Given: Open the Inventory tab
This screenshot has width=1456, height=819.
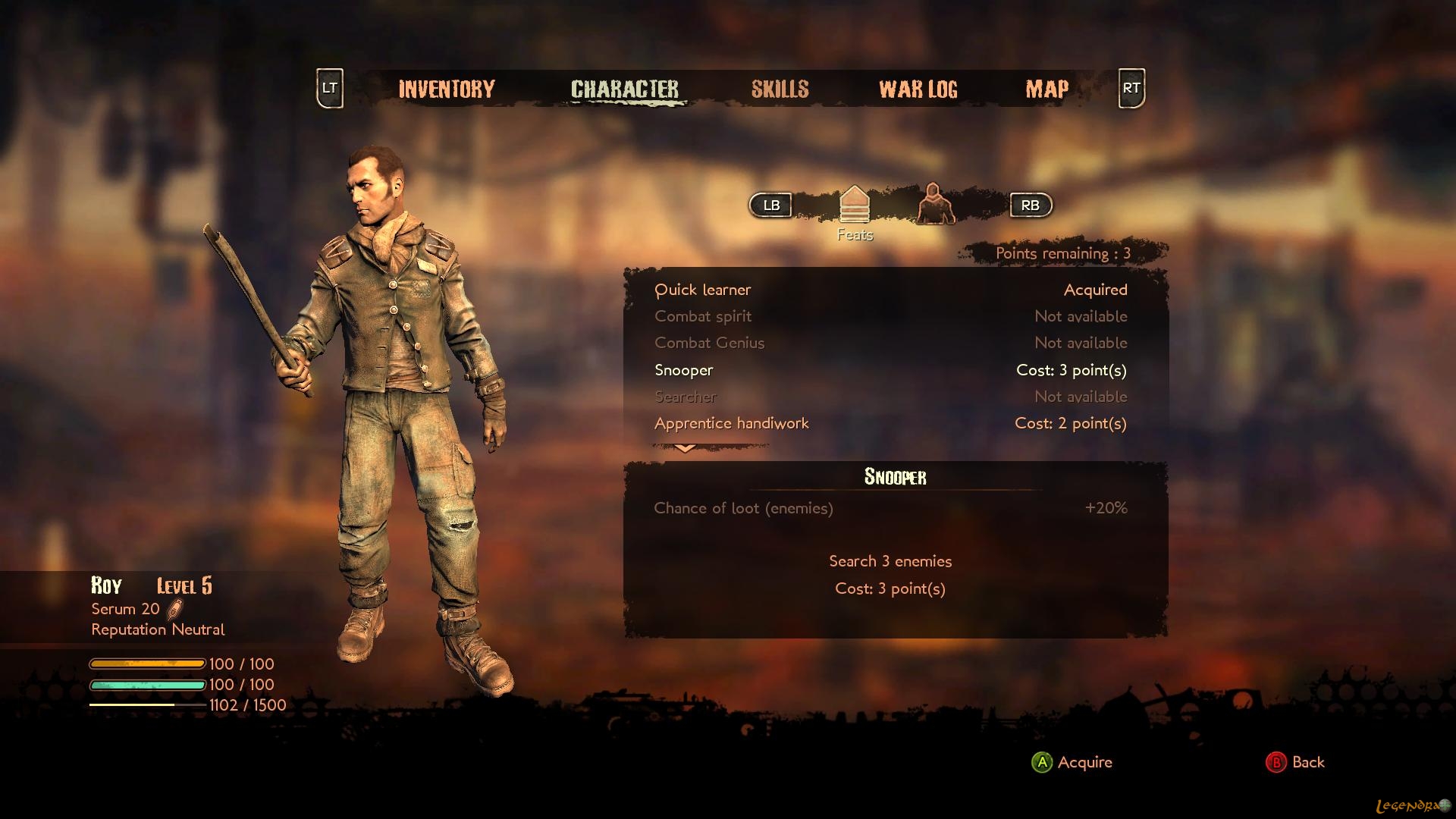Looking at the screenshot, I should (x=447, y=89).
